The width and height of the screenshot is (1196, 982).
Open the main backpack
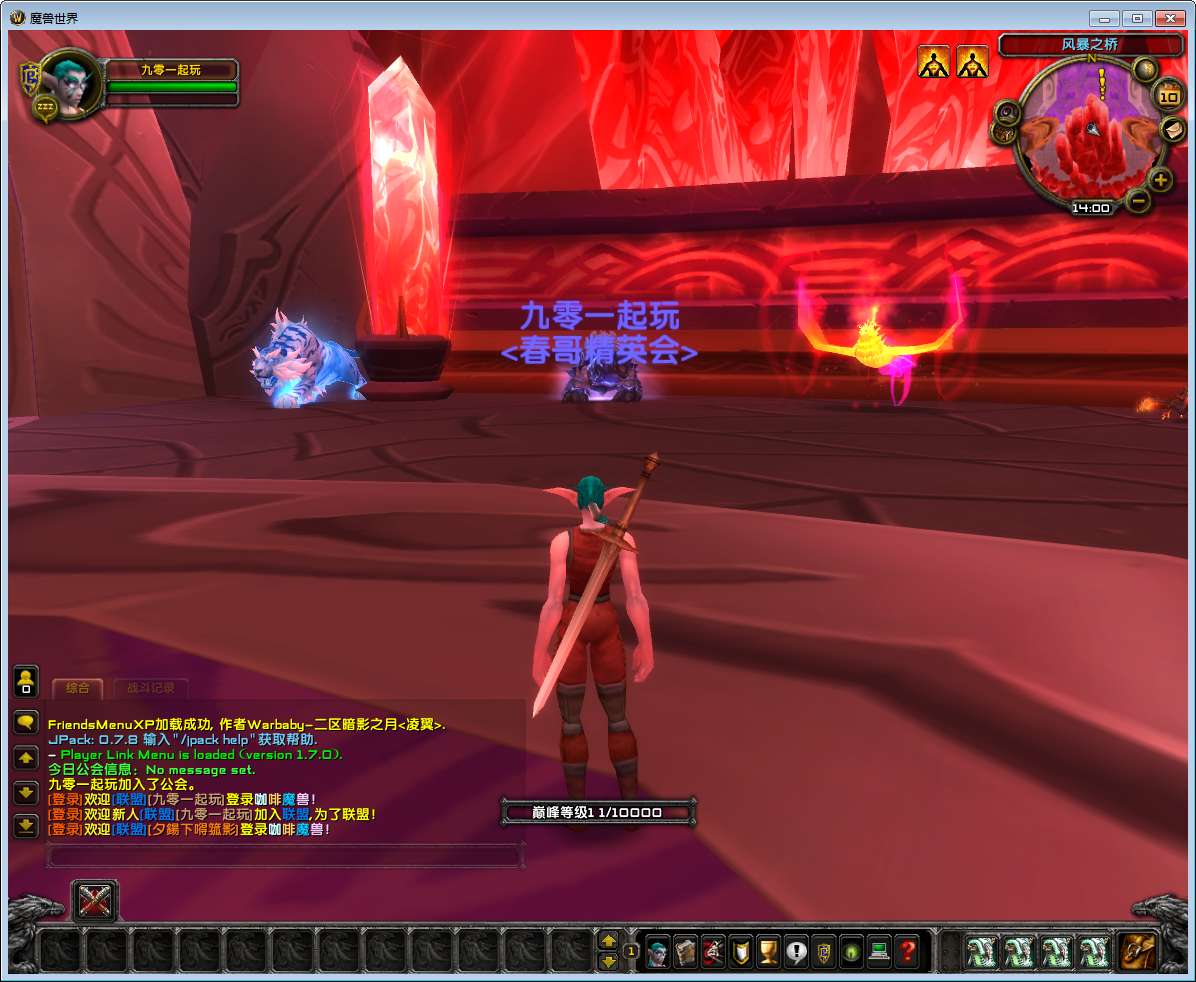1137,950
